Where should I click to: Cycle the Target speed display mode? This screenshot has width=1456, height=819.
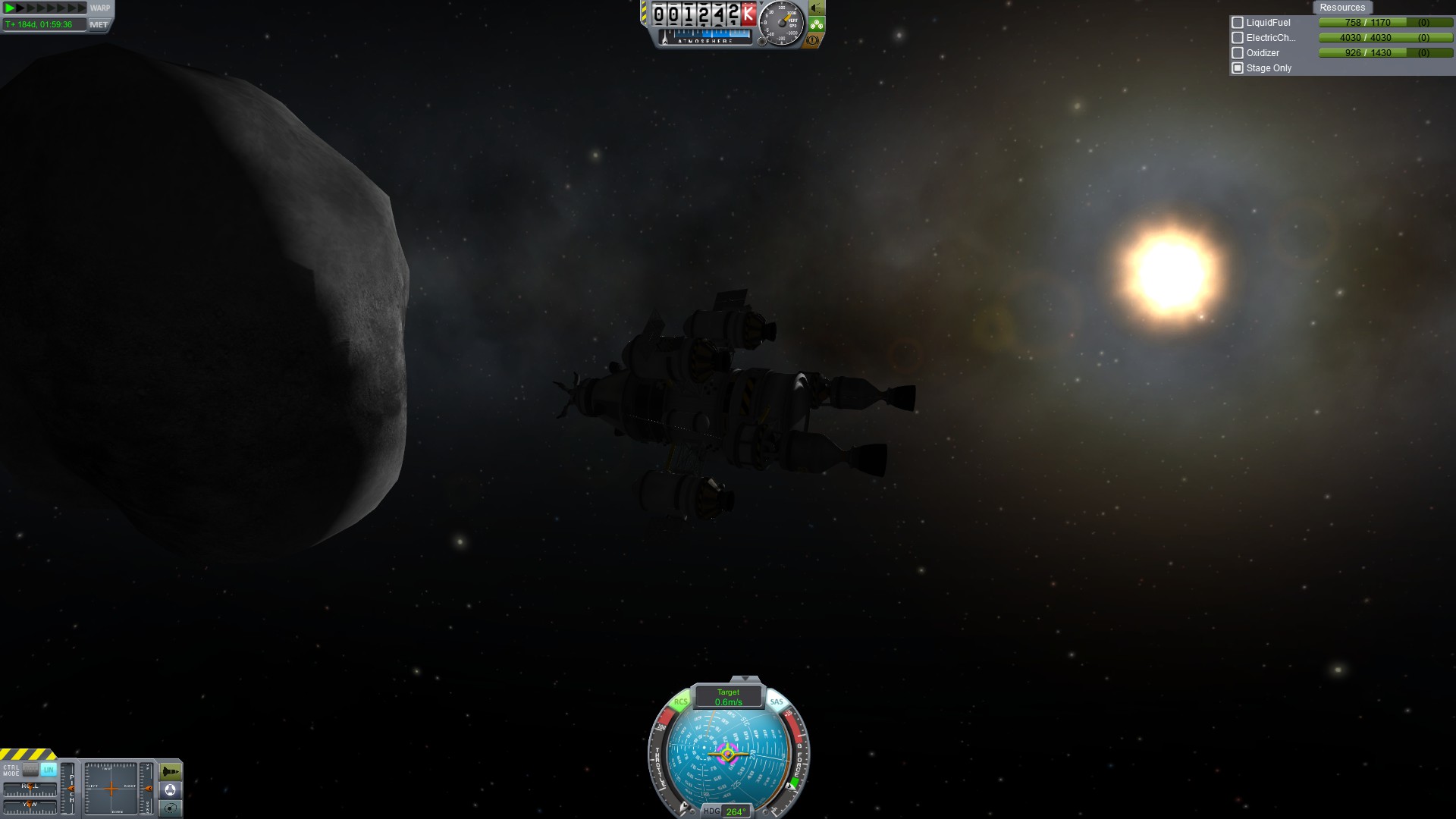pyautogui.click(x=728, y=697)
